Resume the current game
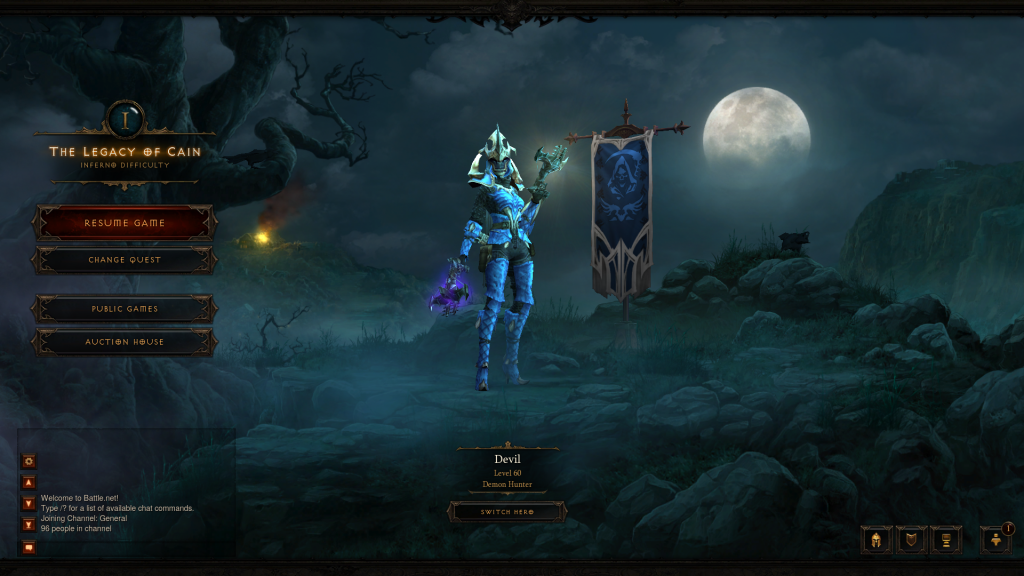Image resolution: width=1024 pixels, height=576 pixels. coord(124,223)
